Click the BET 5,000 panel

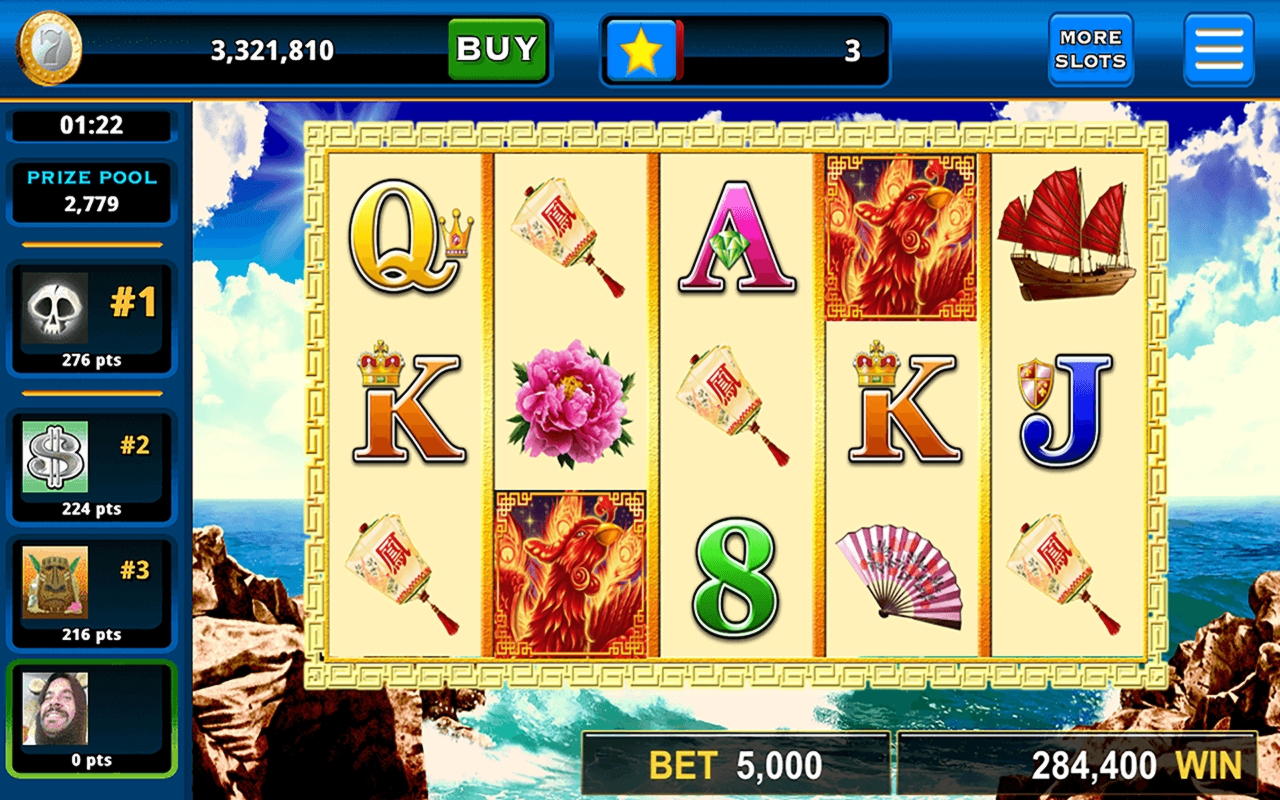736,766
